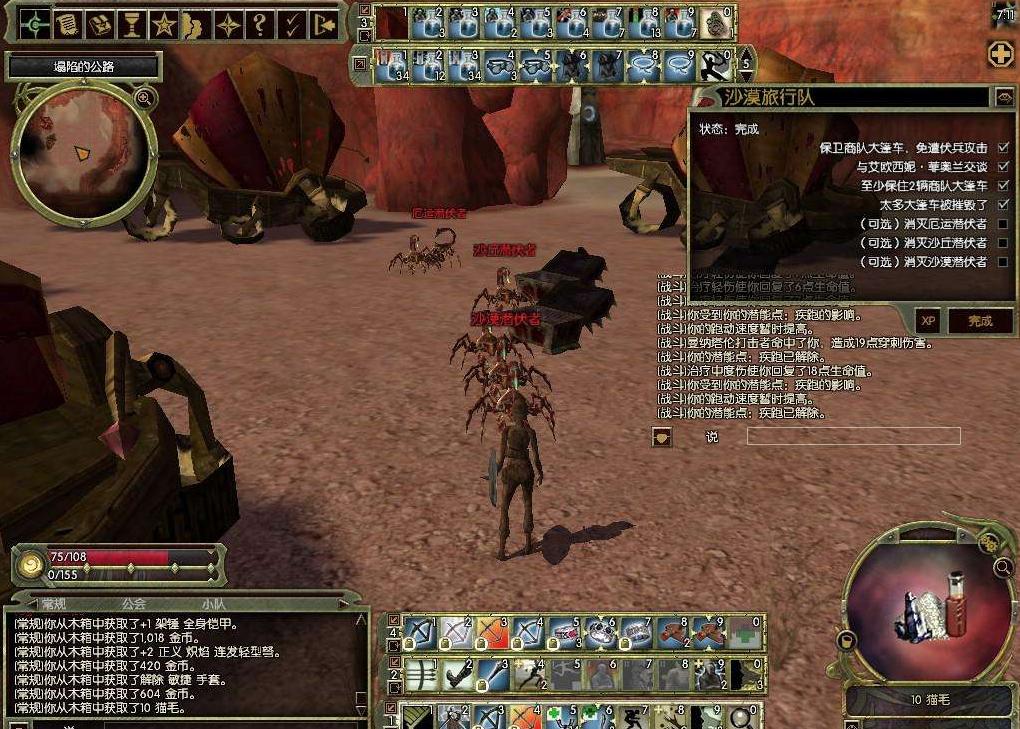Click the minimap's magnifier zoom button
Image resolution: width=1020 pixels, height=729 pixels.
[144, 97]
